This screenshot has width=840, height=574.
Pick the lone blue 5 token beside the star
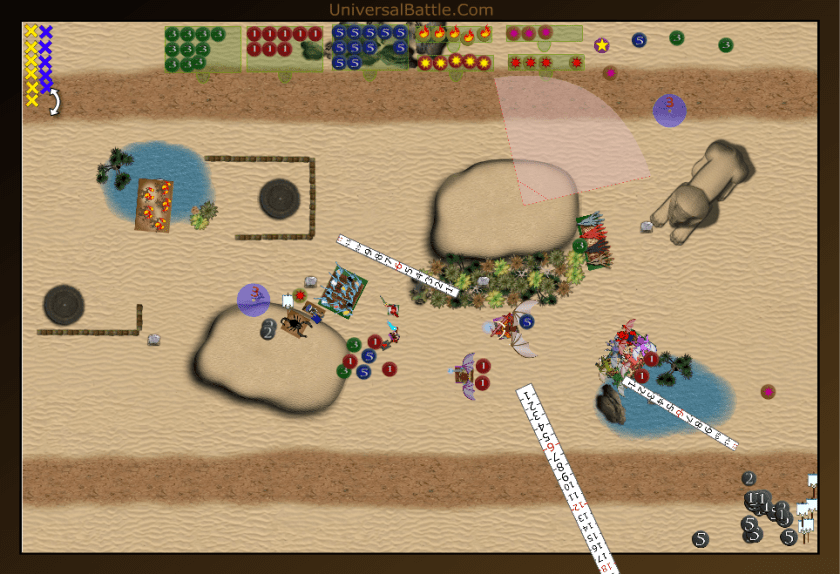click(x=639, y=40)
